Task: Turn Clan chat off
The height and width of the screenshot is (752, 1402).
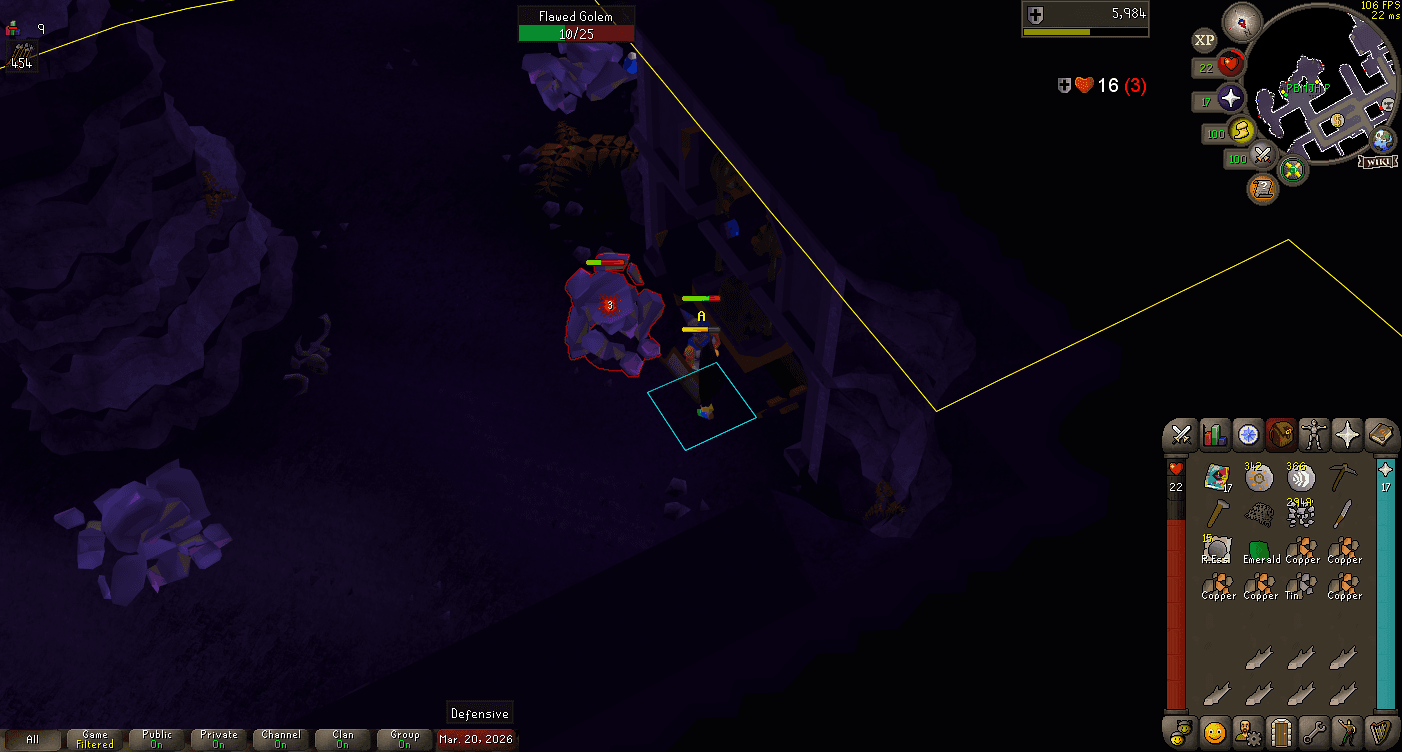Action: pyautogui.click(x=343, y=740)
